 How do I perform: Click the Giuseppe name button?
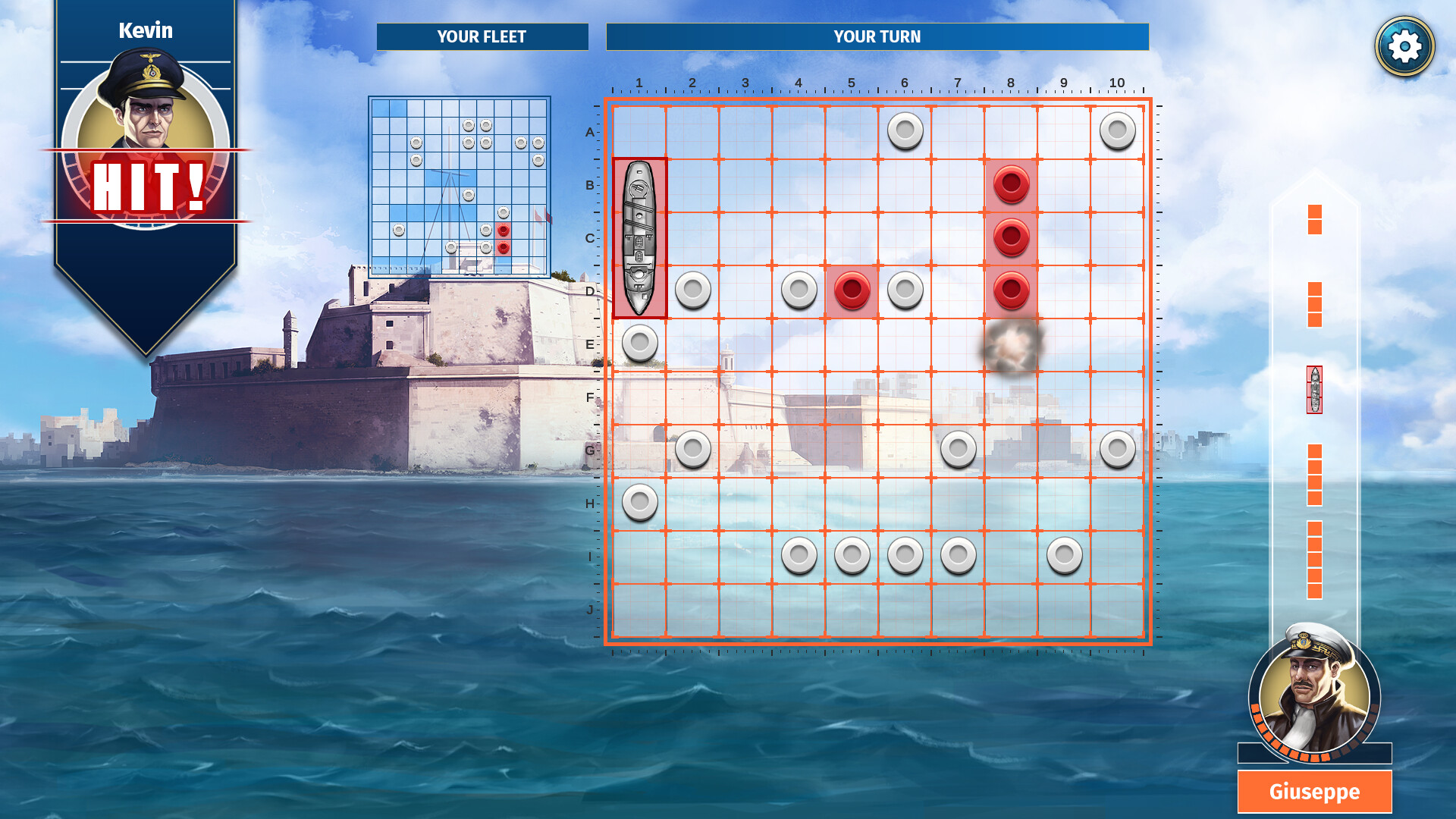point(1314,792)
